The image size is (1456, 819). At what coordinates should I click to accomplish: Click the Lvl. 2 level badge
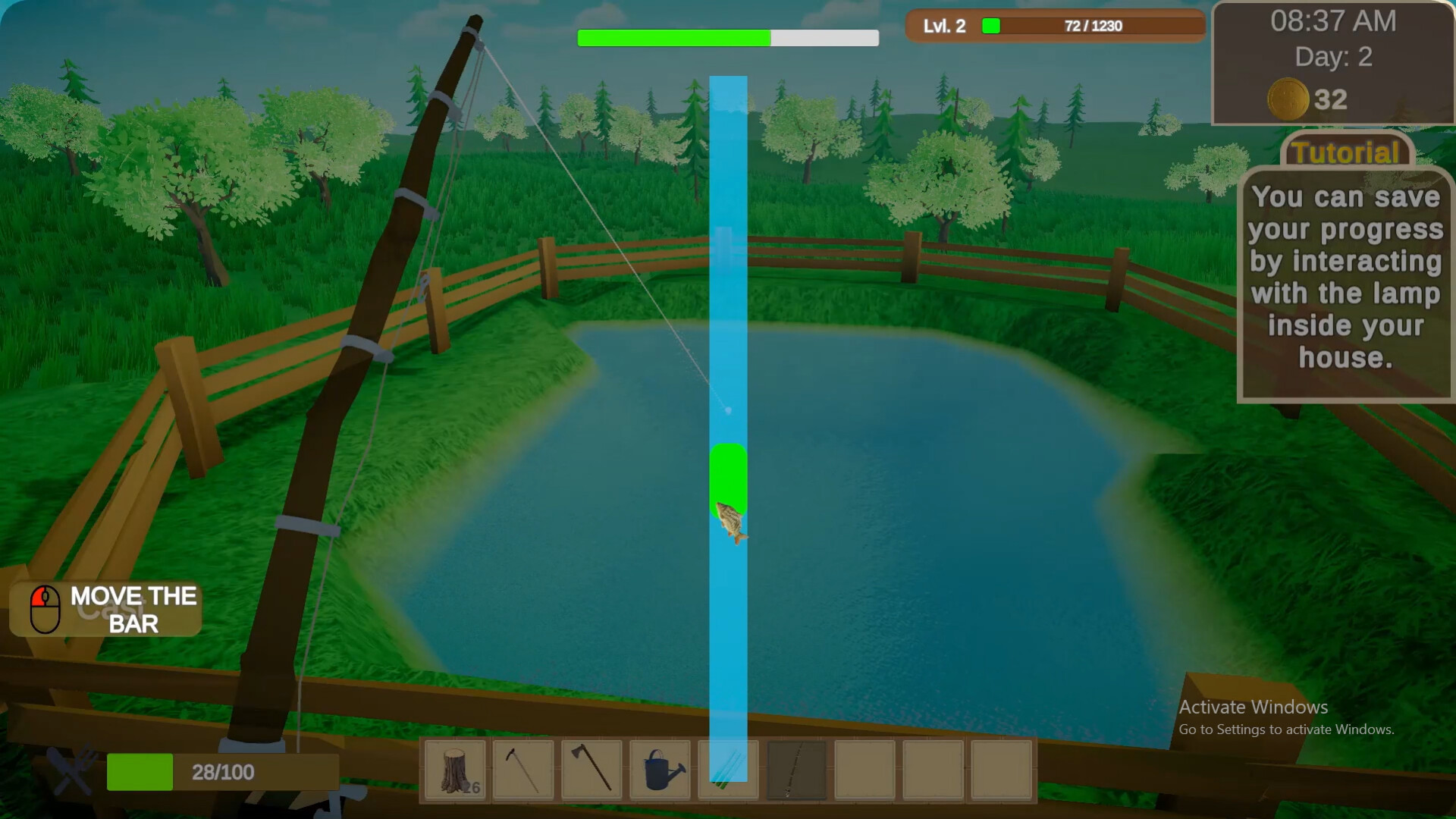(x=943, y=25)
